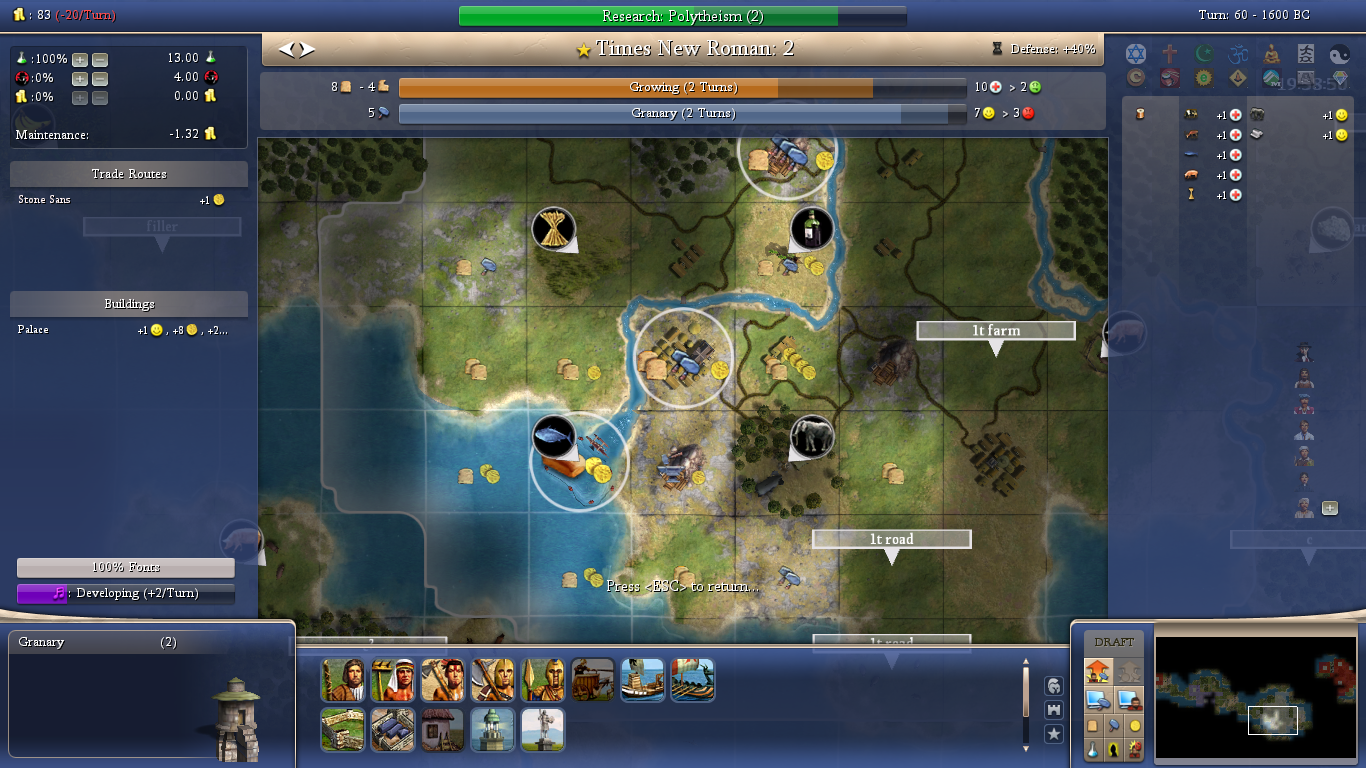This screenshot has width=1366, height=768.
Task: Cycle to the next city with the right arrow
Action: [307, 49]
